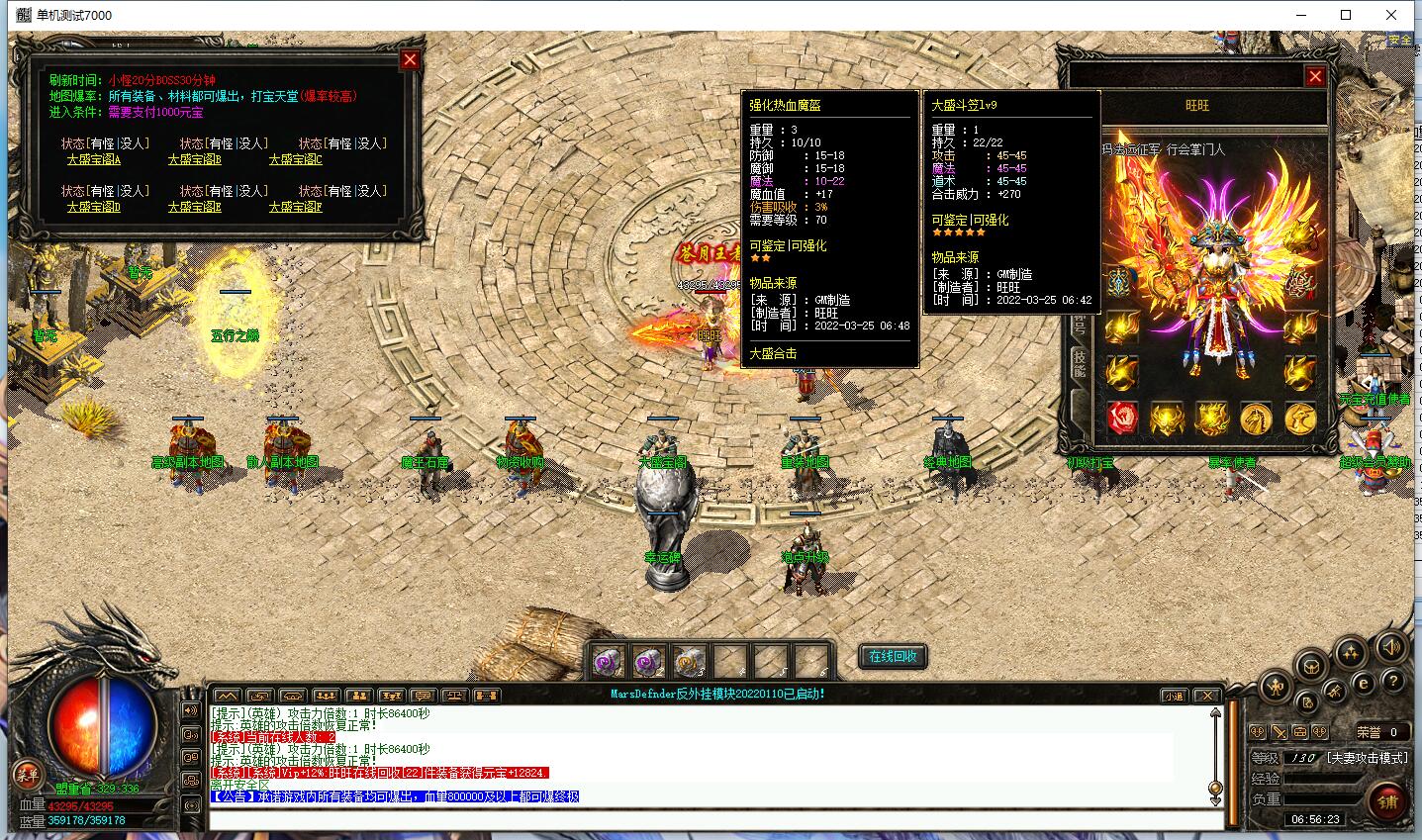Viewport: 1422px width, 840px height.
Task: Close the character equipment window
Action: pos(1315,76)
